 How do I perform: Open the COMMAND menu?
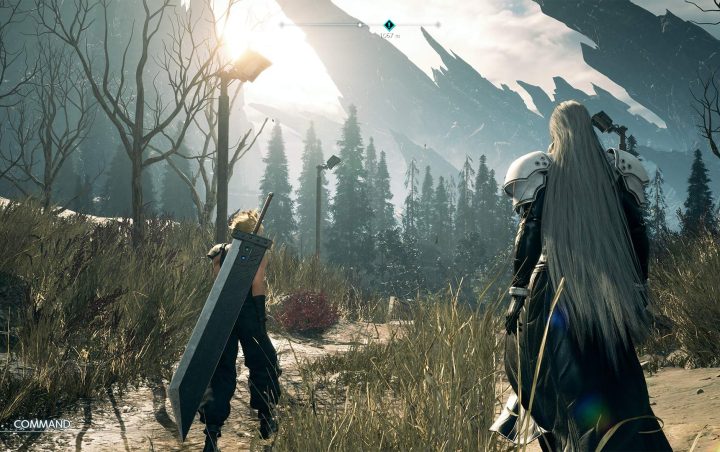pyautogui.click(x=42, y=424)
